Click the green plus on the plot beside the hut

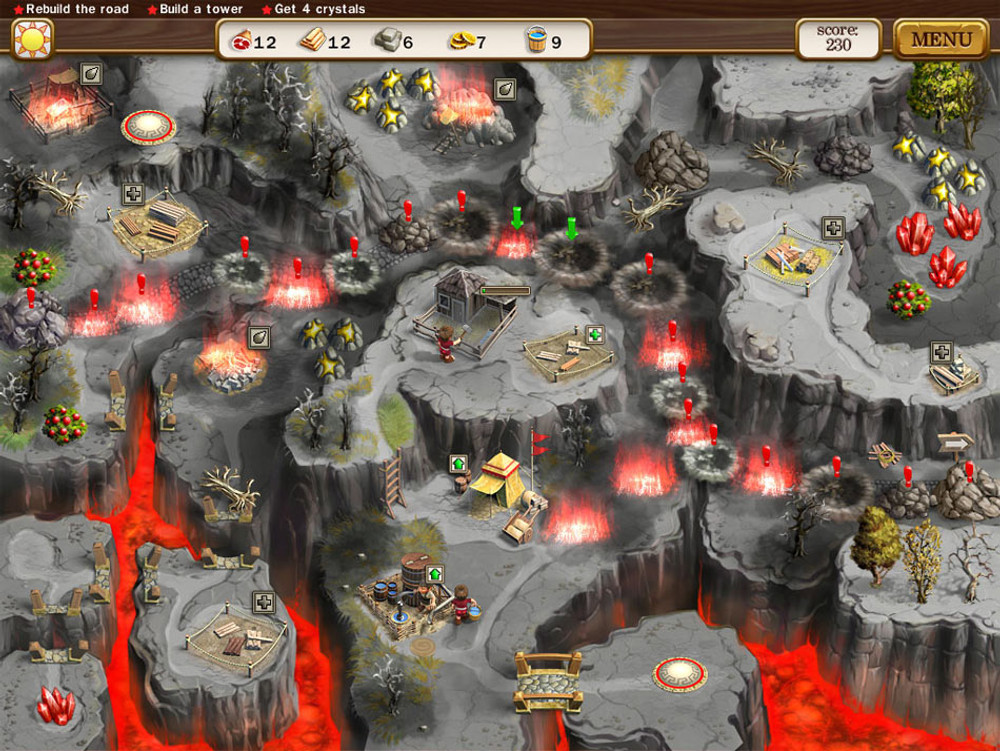[596, 334]
